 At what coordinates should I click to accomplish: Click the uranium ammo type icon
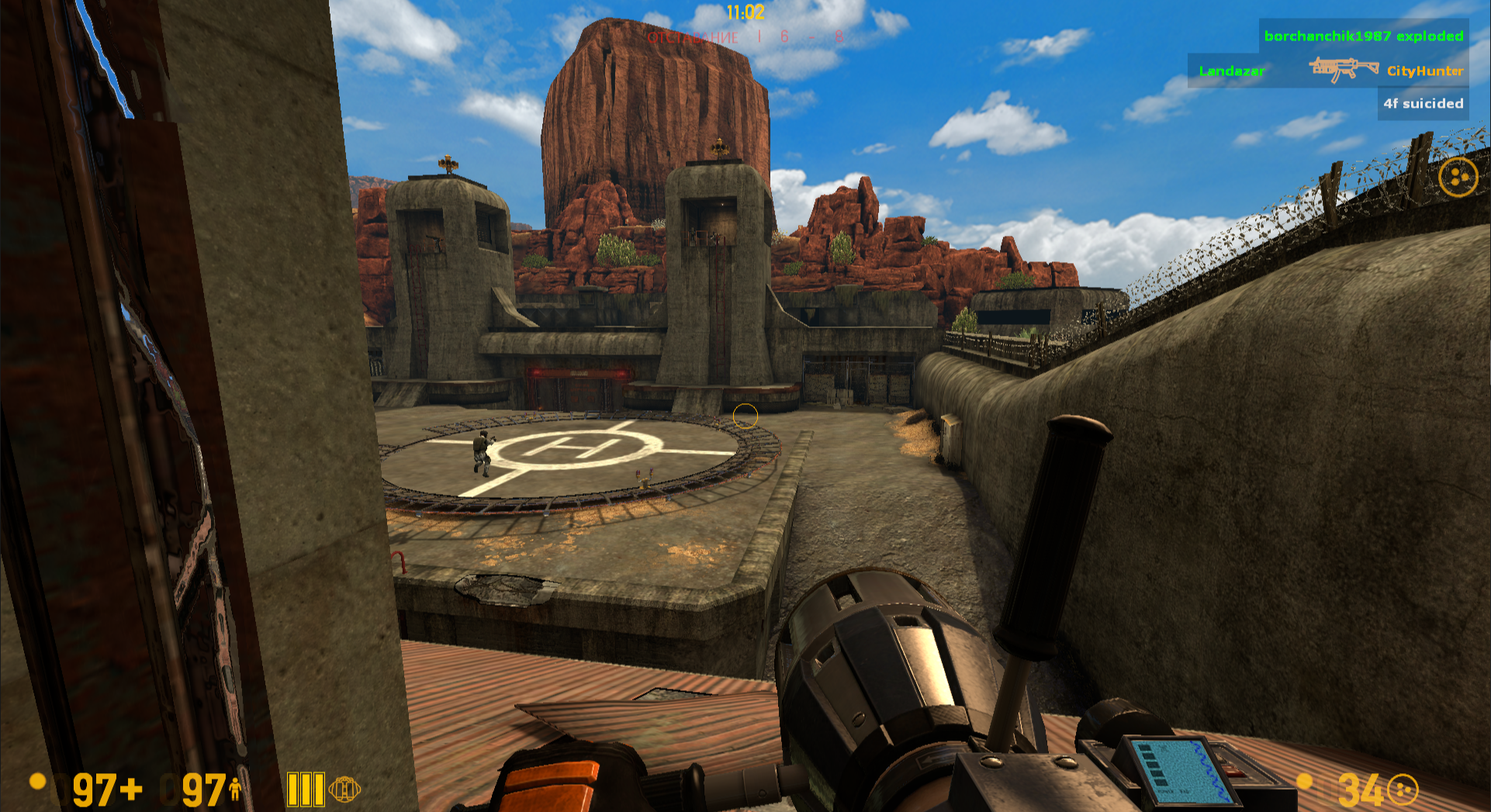[x=1403, y=790]
